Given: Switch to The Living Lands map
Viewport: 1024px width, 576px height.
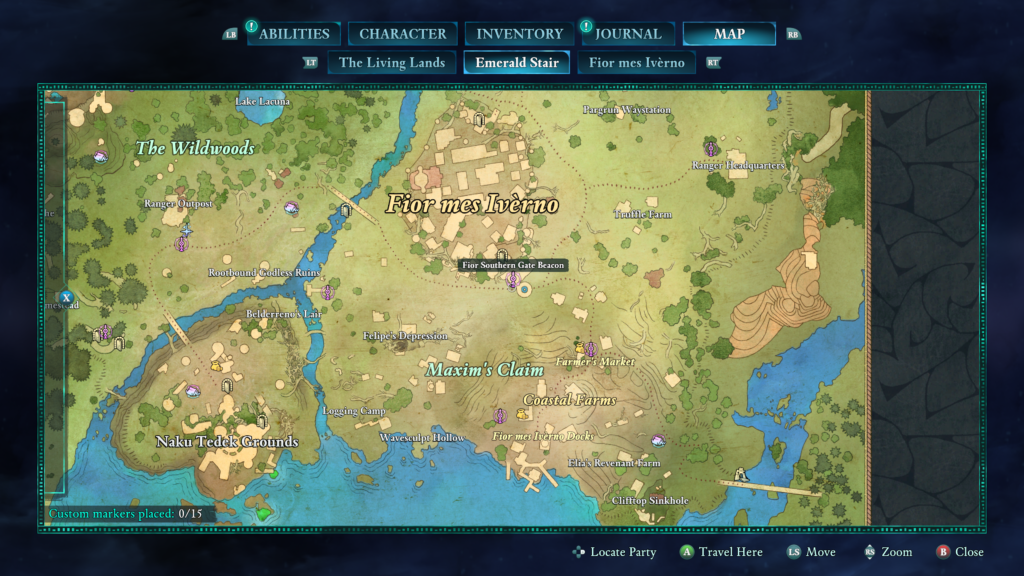Looking at the screenshot, I should tap(392, 63).
